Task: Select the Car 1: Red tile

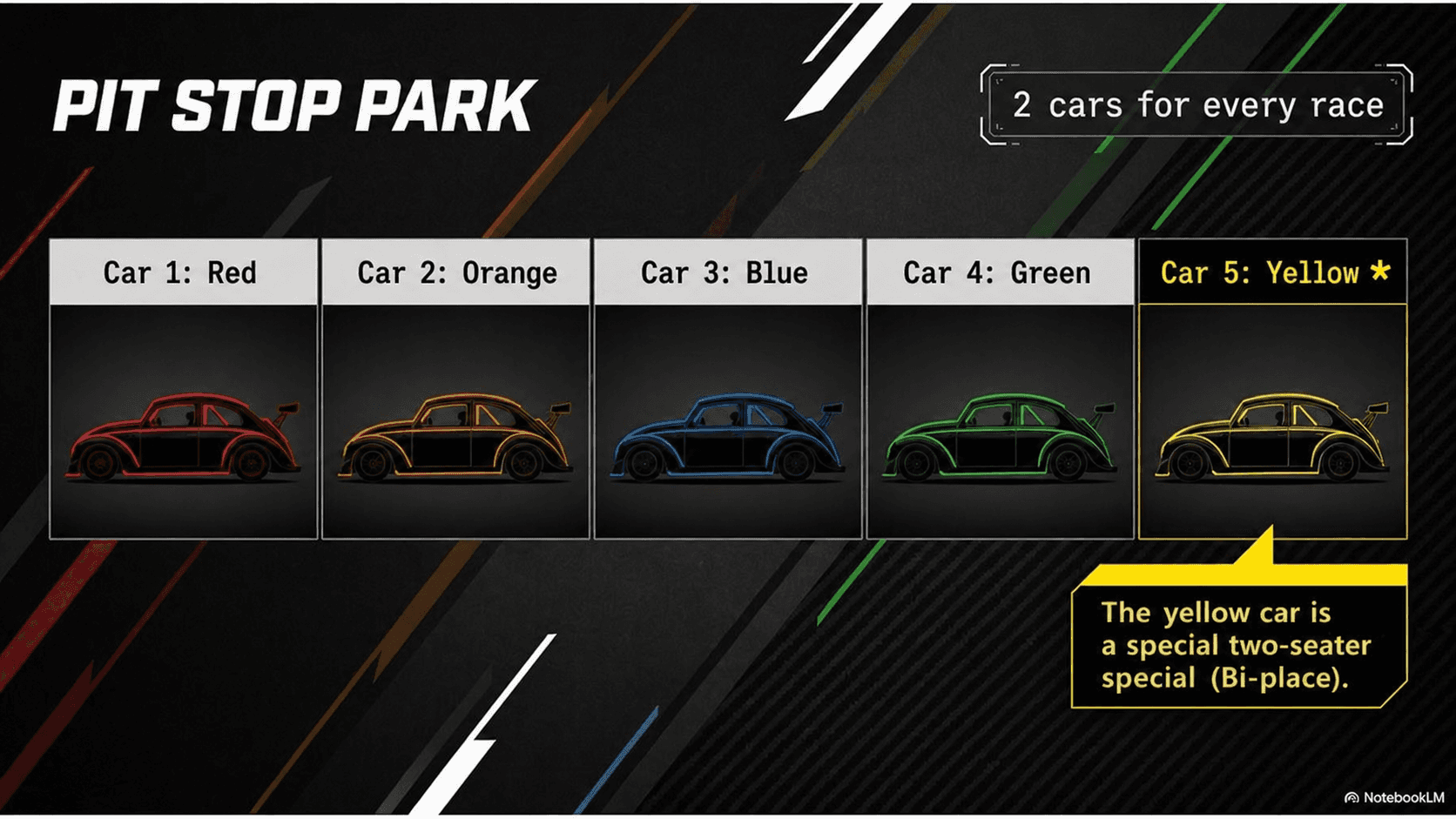Action: 183,389
